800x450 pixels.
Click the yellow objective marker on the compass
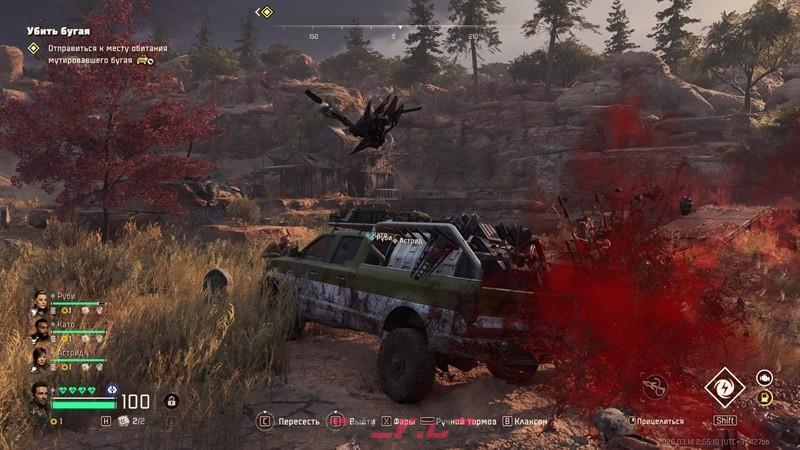[266, 12]
